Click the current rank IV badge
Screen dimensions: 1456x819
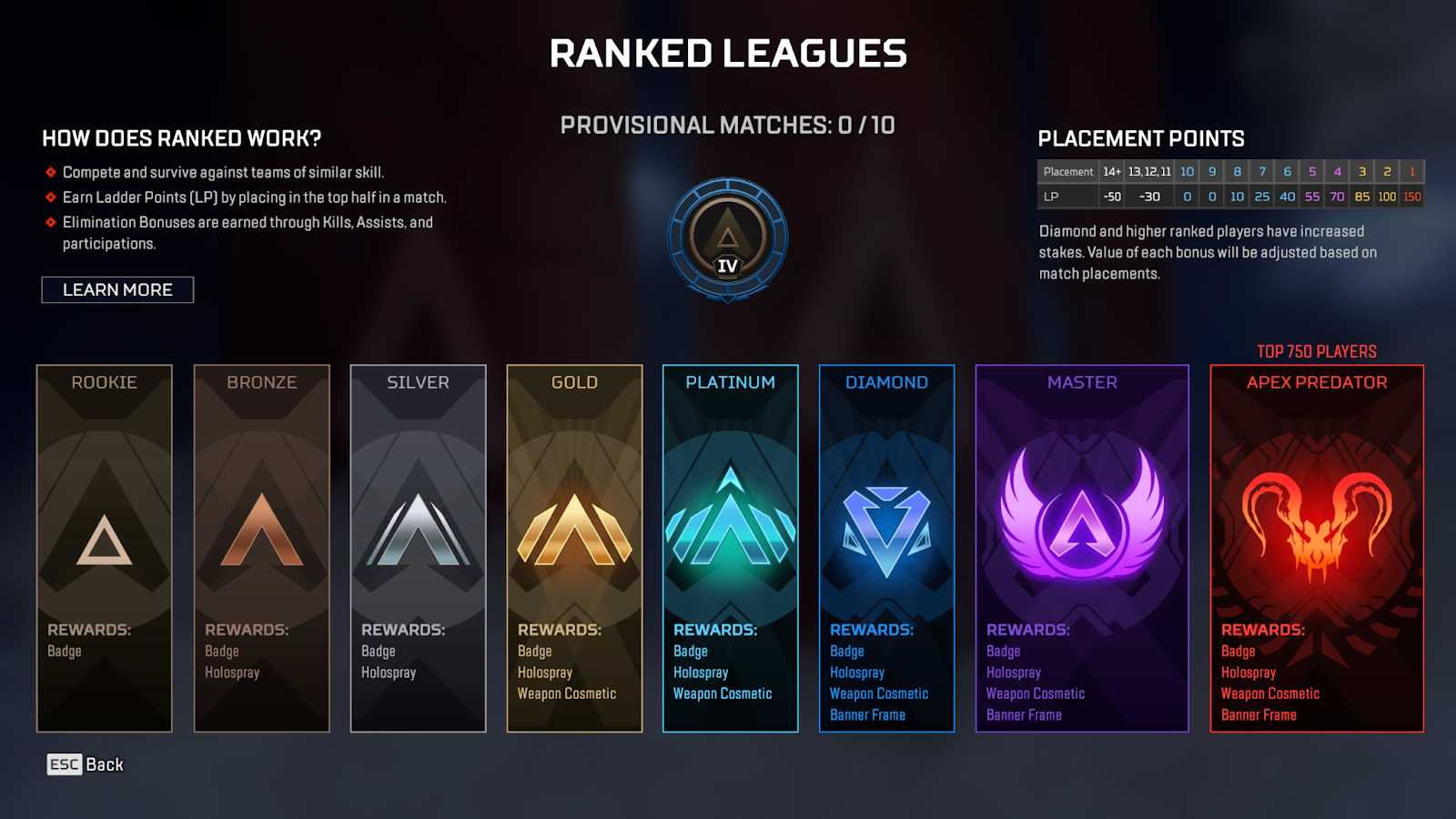pyautogui.click(x=728, y=239)
